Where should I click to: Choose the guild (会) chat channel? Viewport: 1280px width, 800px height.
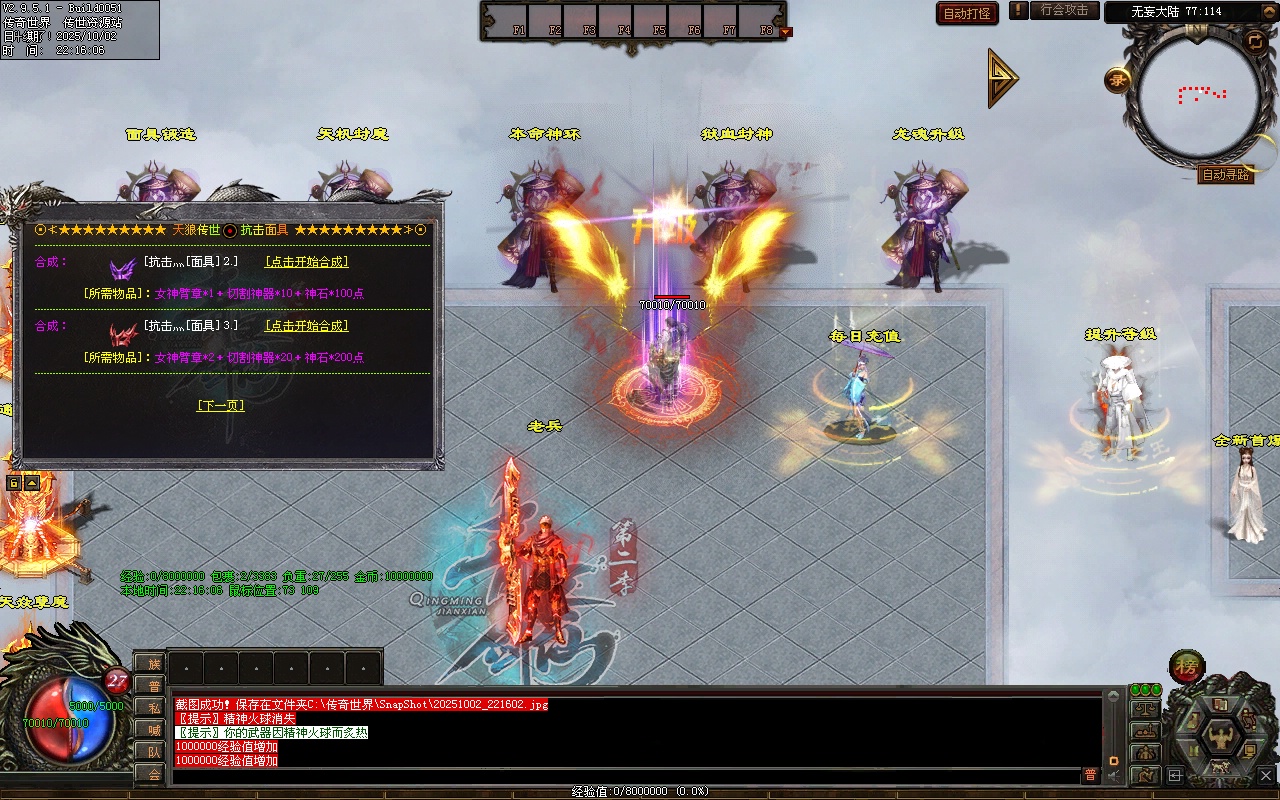coord(153,773)
